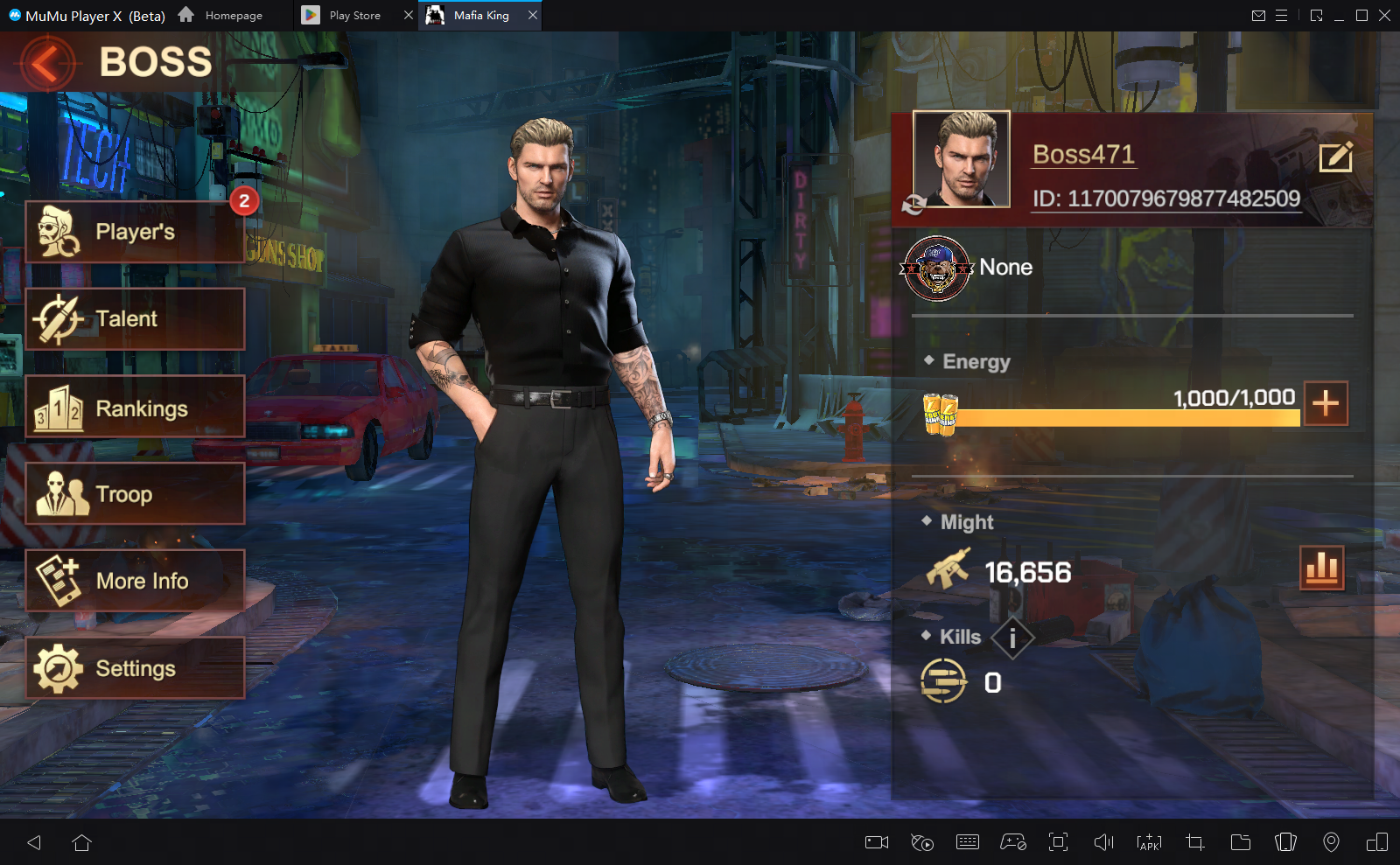Open the Settings menu item
Viewport: 1400px width, 865px height.
click(x=135, y=667)
